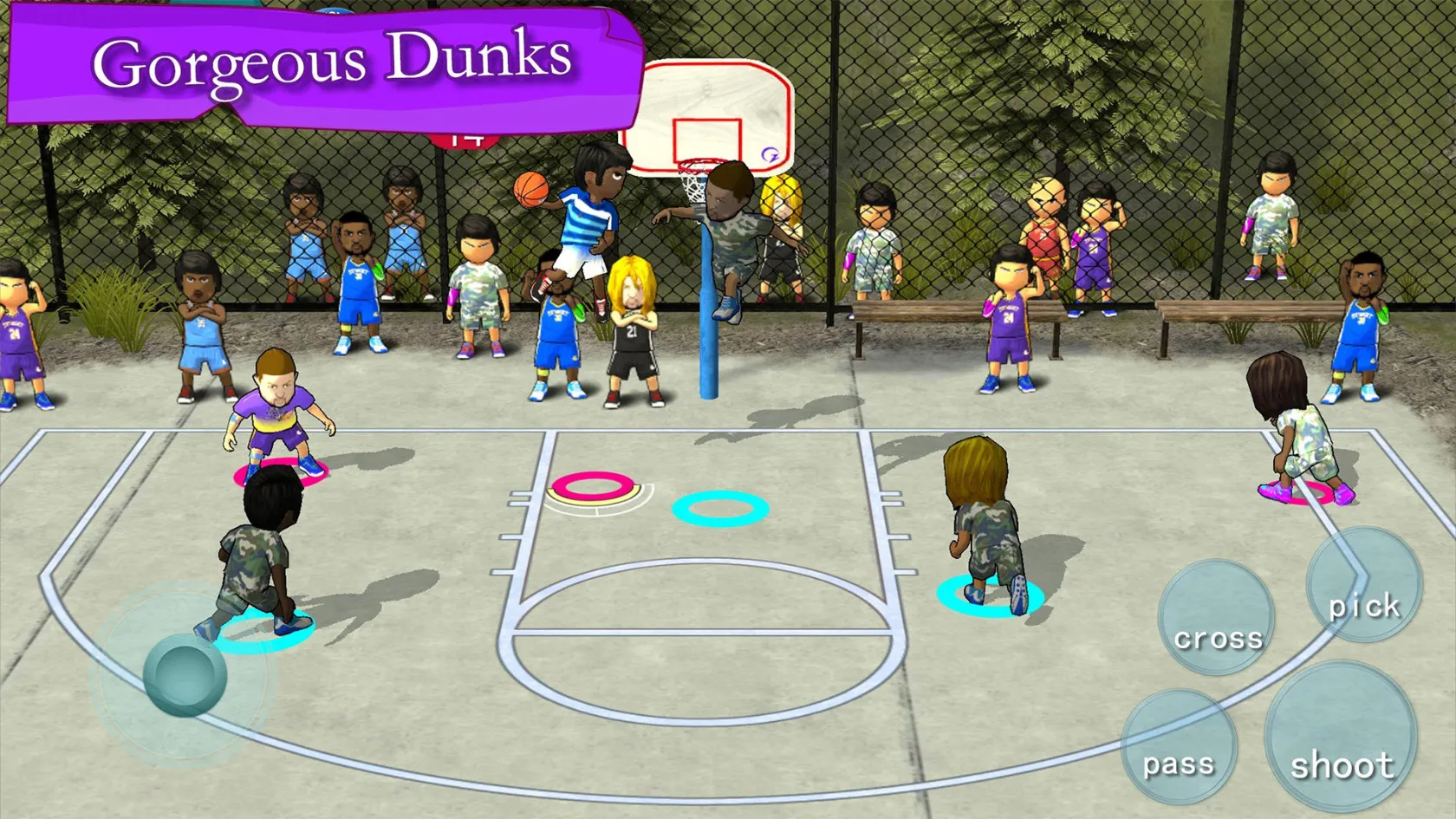Click the Gorgeous Dunks purple banner
The image size is (1456, 819).
pos(329,62)
